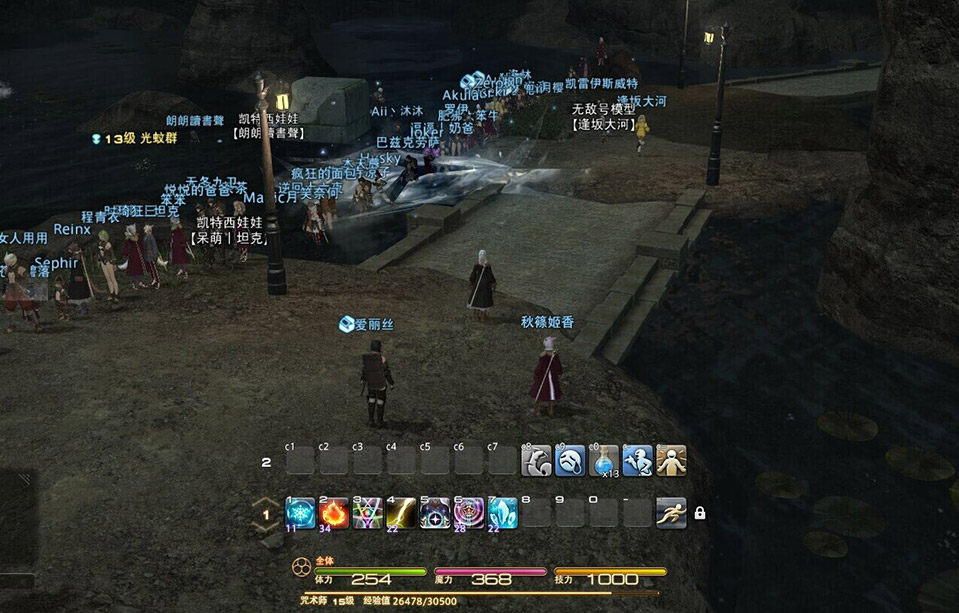
Task: Use the blue potion with 13 left
Action: click(604, 461)
